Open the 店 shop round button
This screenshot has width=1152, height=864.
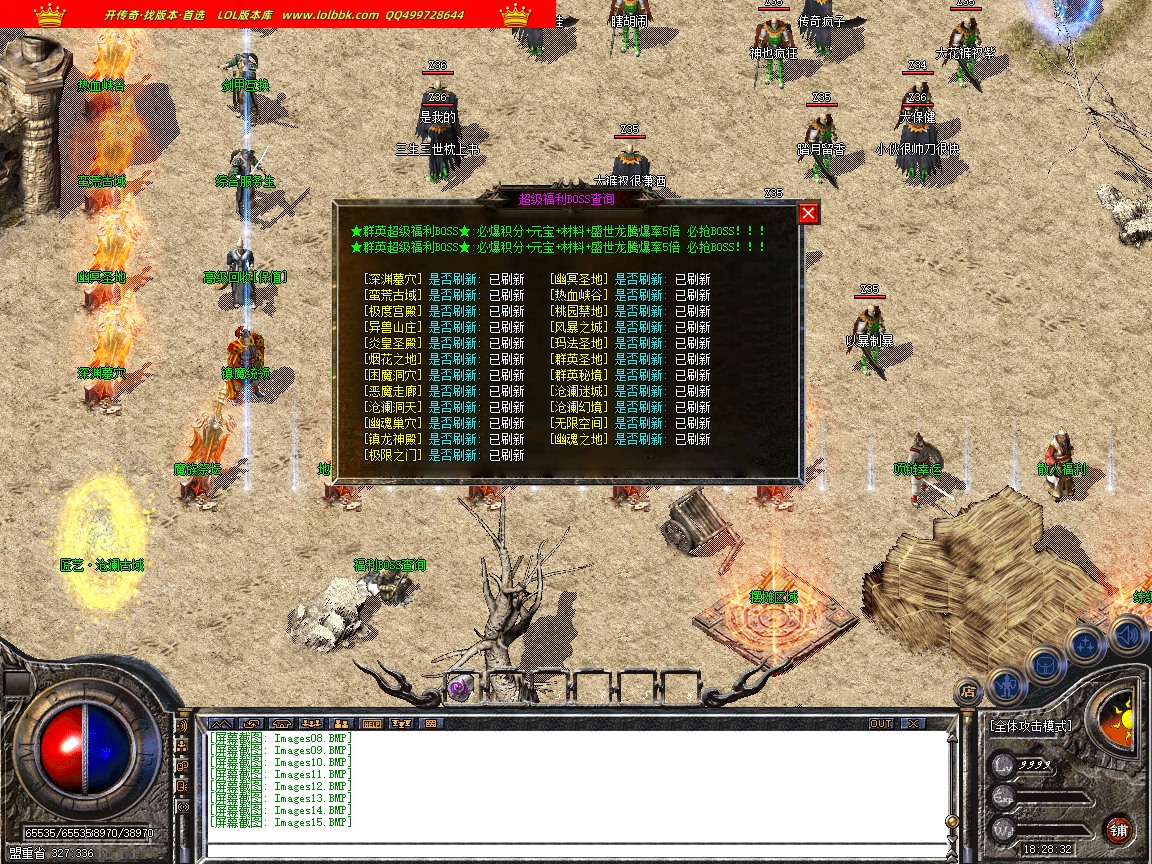point(967,690)
